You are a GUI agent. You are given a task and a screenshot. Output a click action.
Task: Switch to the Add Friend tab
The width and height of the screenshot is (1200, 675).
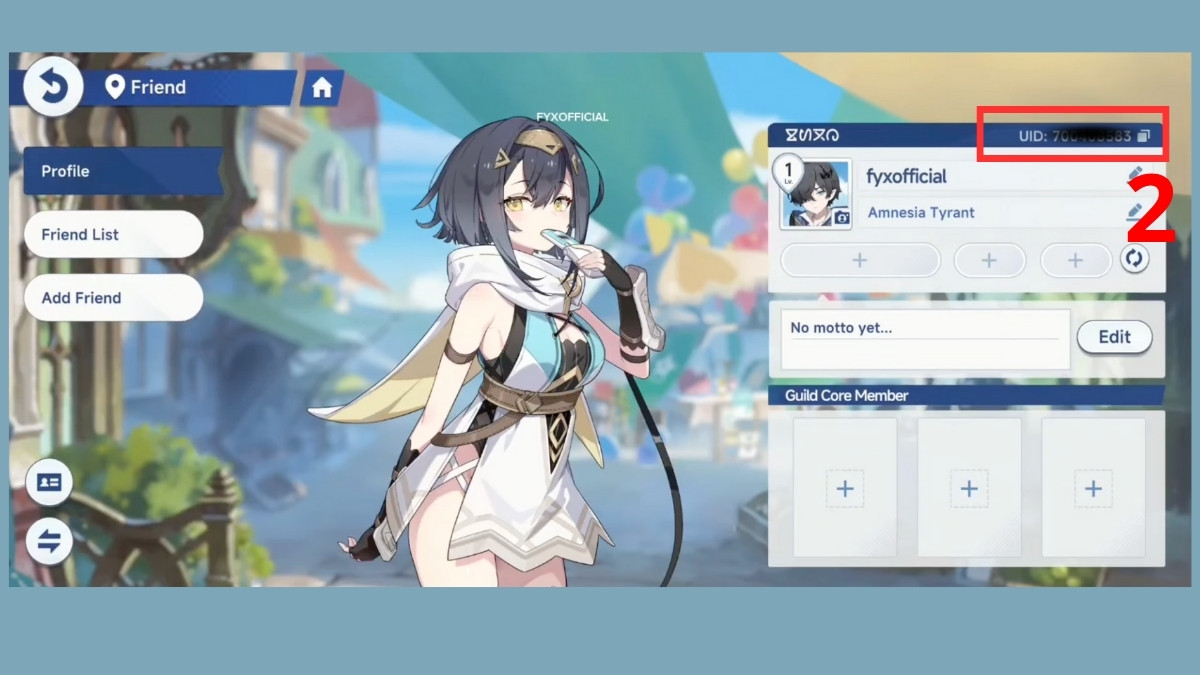click(x=113, y=298)
